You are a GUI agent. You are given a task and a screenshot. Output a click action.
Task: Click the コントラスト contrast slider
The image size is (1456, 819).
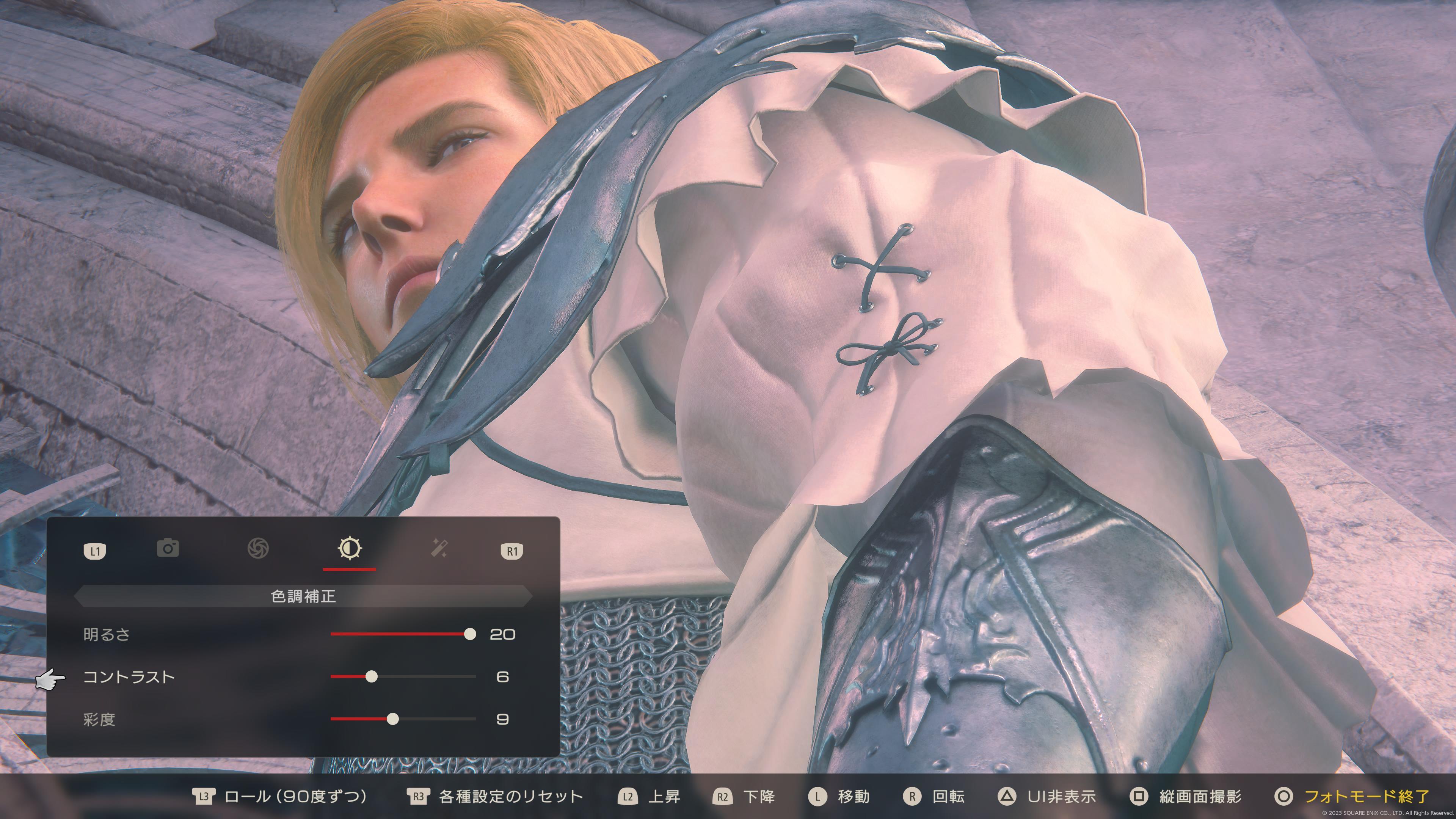pyautogui.click(x=371, y=676)
